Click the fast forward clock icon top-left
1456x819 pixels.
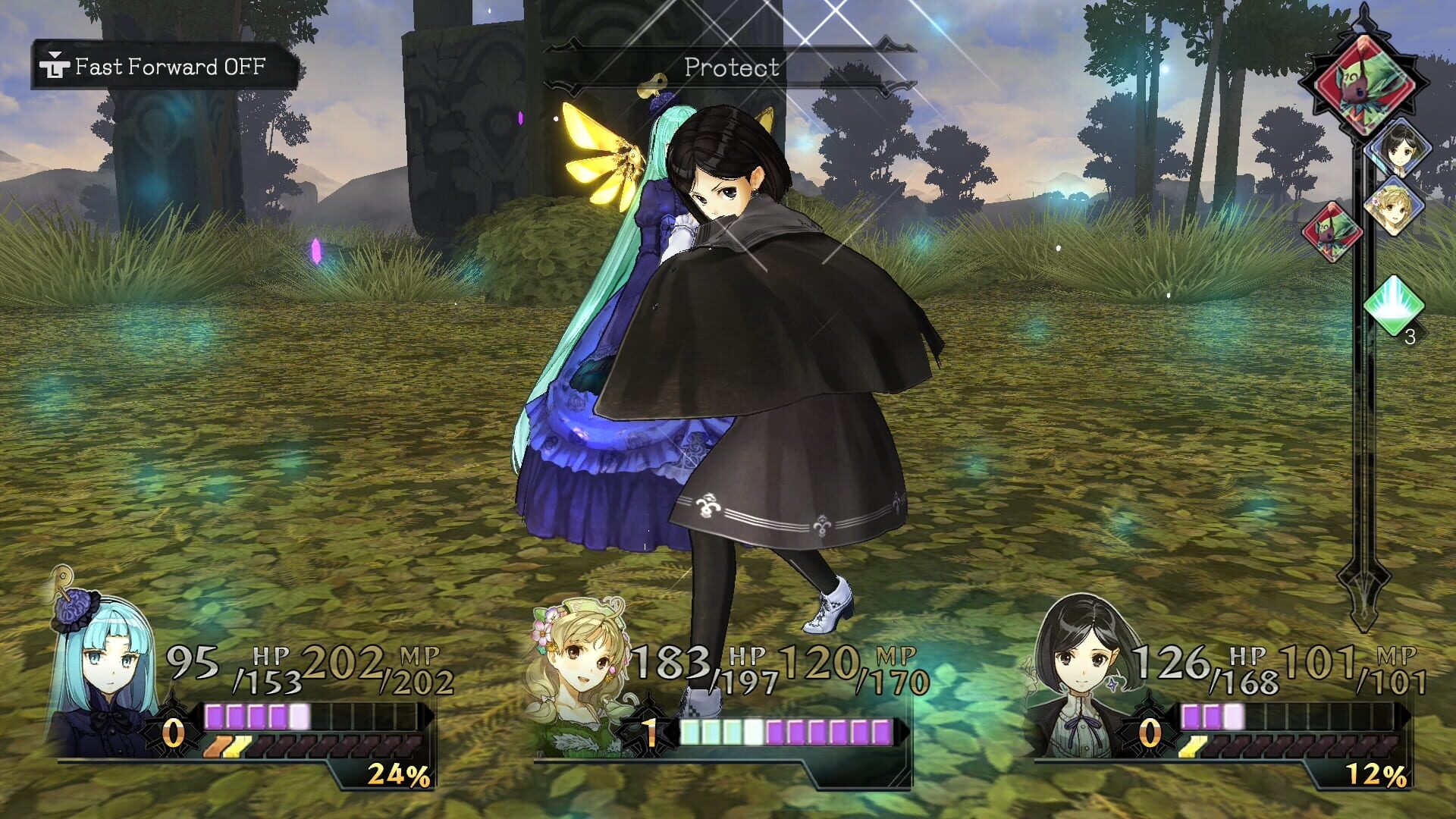(x=53, y=66)
